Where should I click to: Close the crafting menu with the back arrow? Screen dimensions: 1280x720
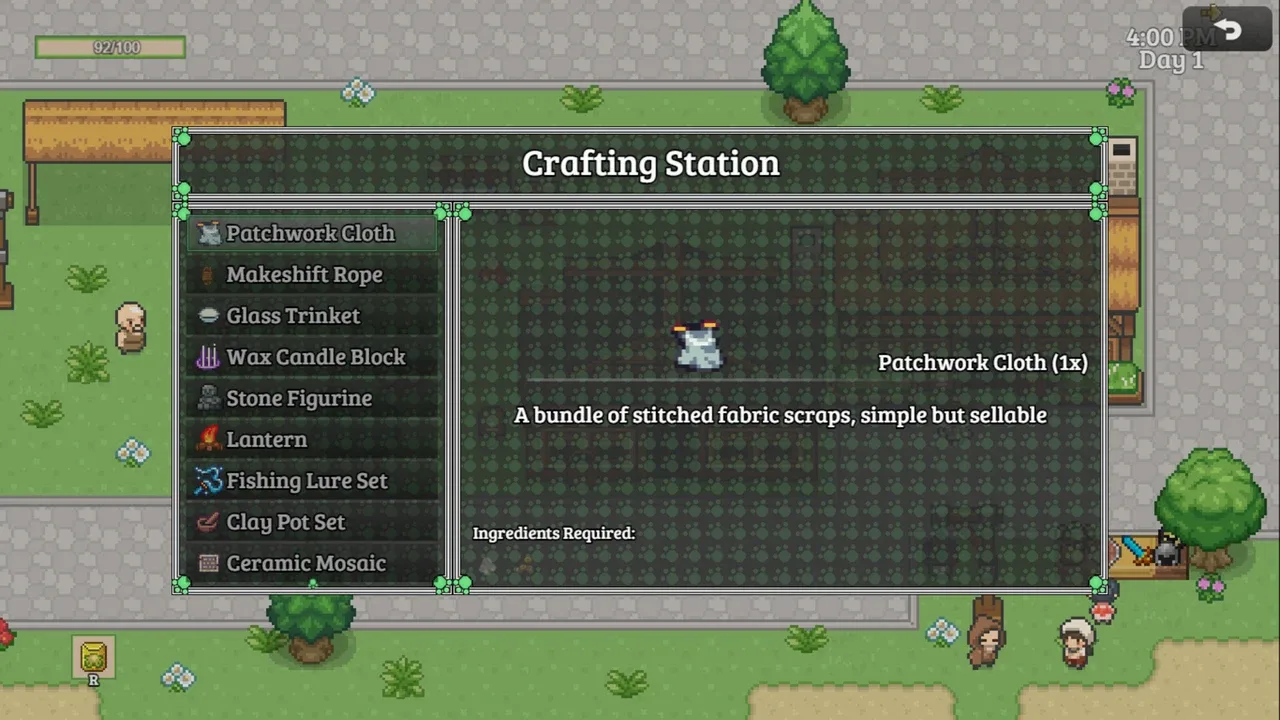pyautogui.click(x=1227, y=30)
